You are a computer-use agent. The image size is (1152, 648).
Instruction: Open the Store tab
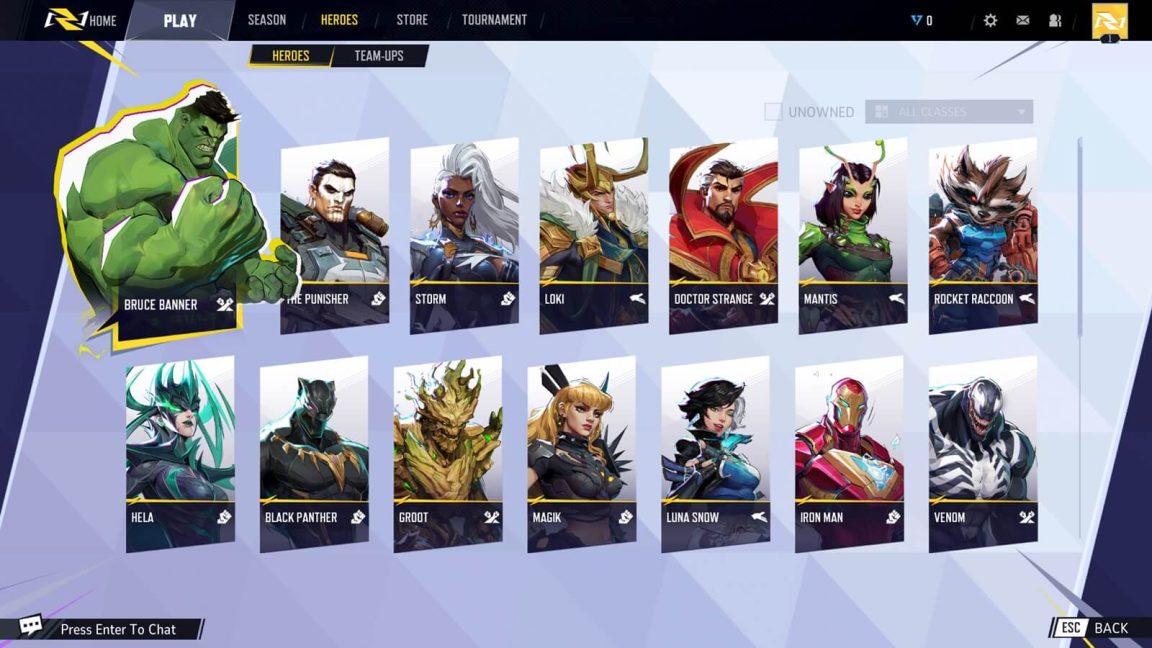(411, 20)
